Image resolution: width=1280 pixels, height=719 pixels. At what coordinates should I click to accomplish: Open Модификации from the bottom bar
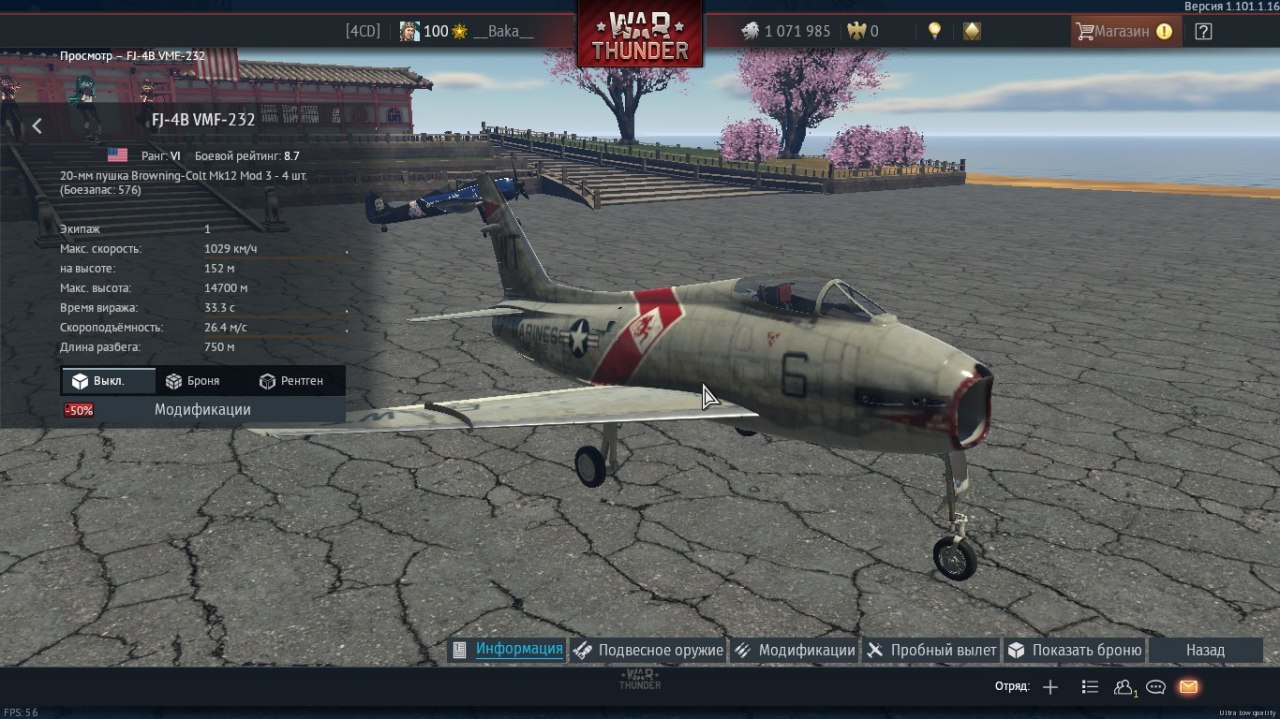tap(795, 650)
